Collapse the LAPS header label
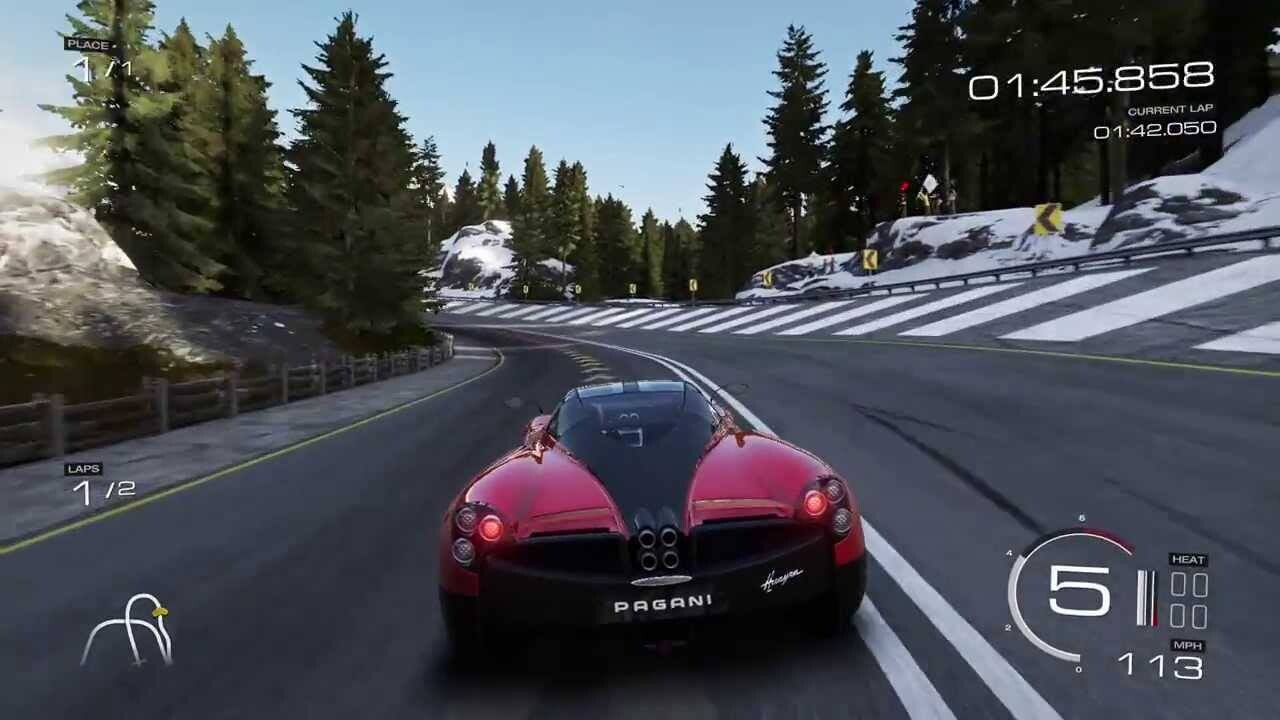This screenshot has height=720, width=1280. tap(84, 467)
